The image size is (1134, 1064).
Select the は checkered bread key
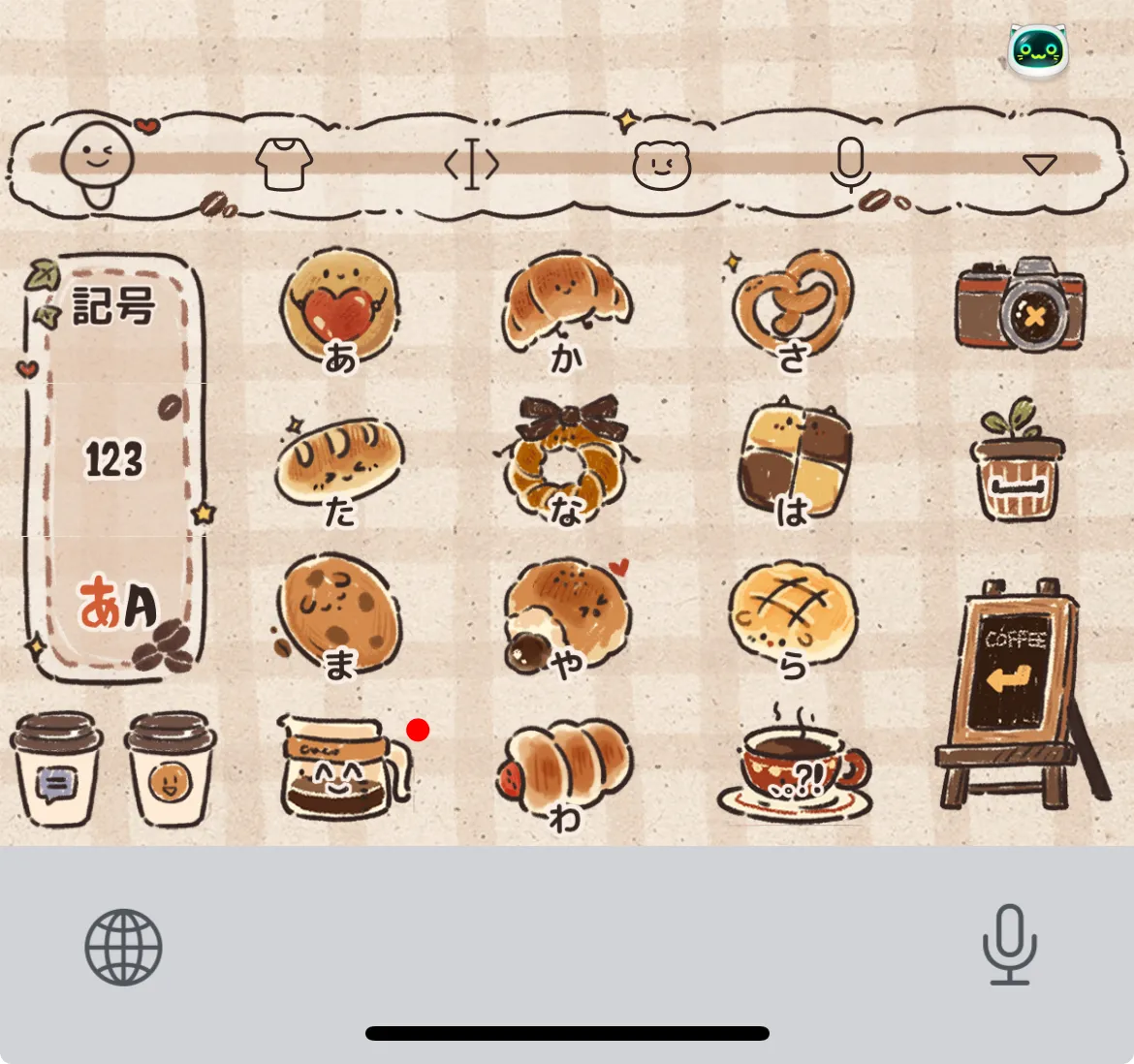coord(793,463)
